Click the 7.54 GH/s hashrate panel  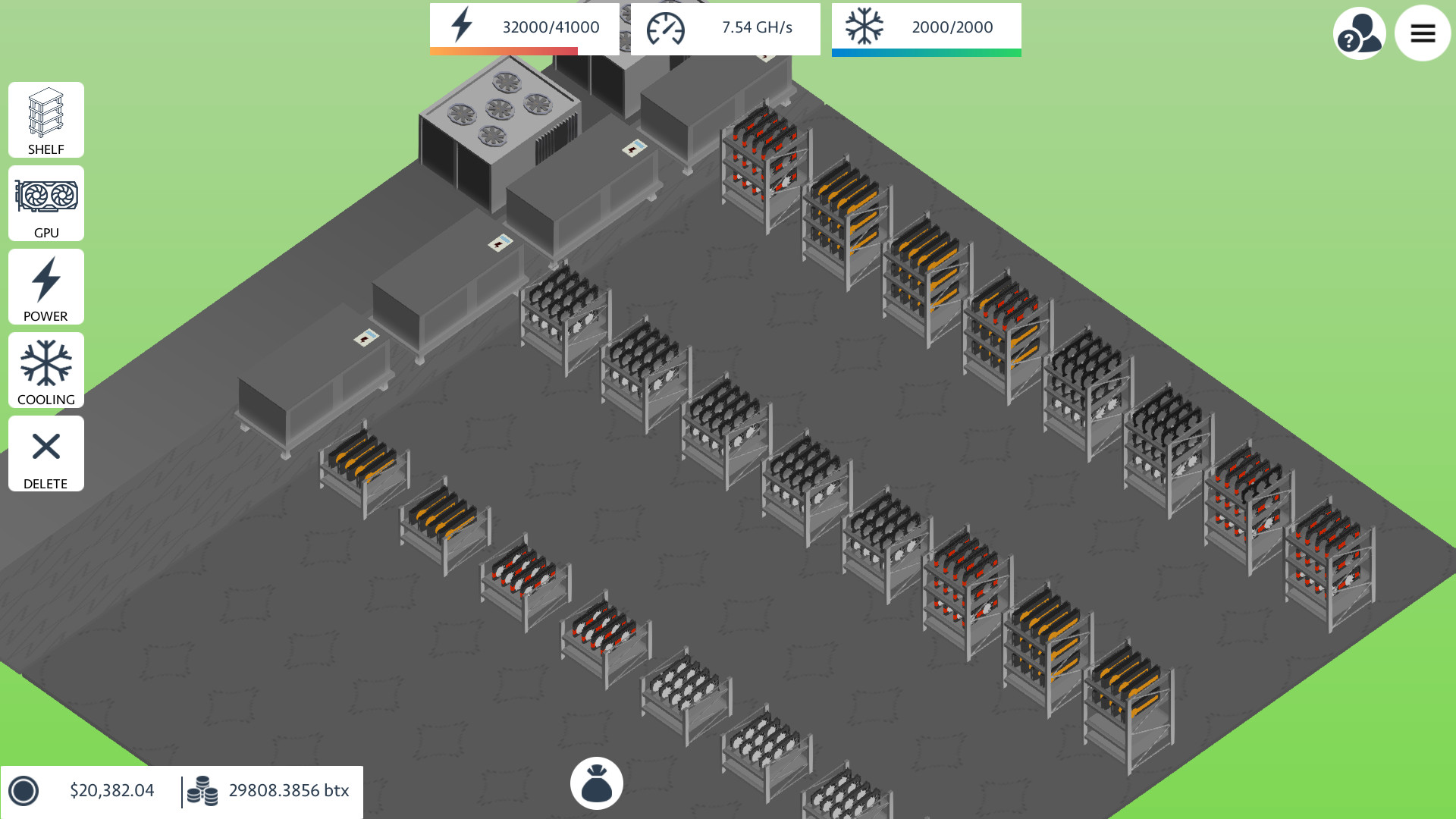(x=756, y=27)
